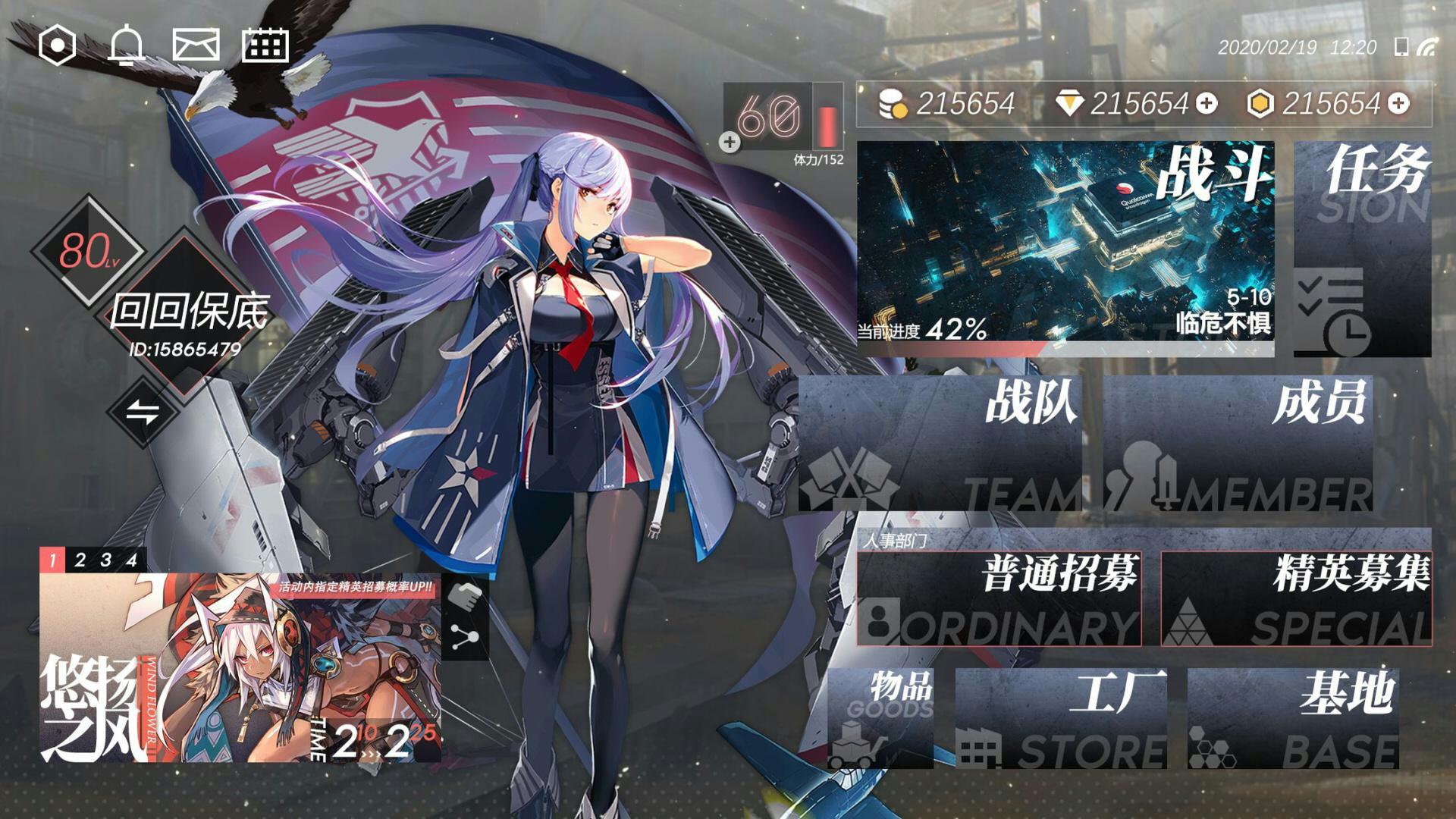Image resolution: width=1456 pixels, height=819 pixels.
Task: Add more hexagon coins with plus button
Action: (x=1399, y=104)
